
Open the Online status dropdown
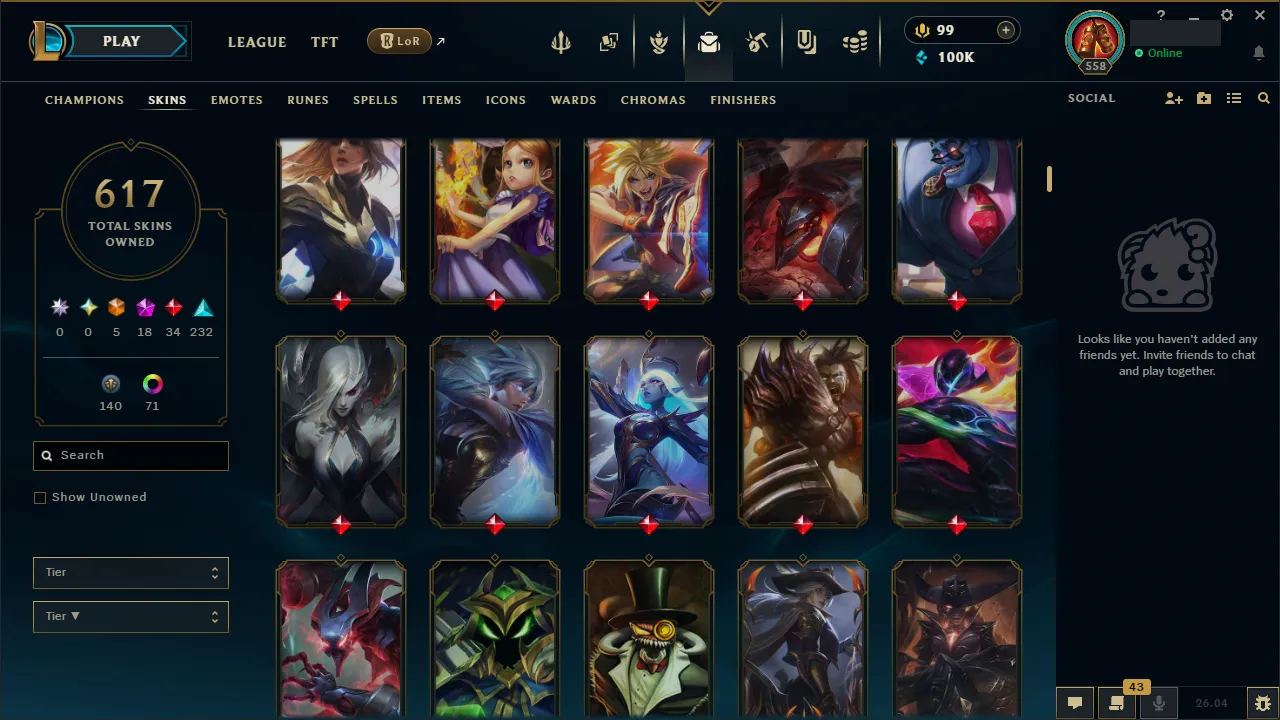click(1160, 53)
